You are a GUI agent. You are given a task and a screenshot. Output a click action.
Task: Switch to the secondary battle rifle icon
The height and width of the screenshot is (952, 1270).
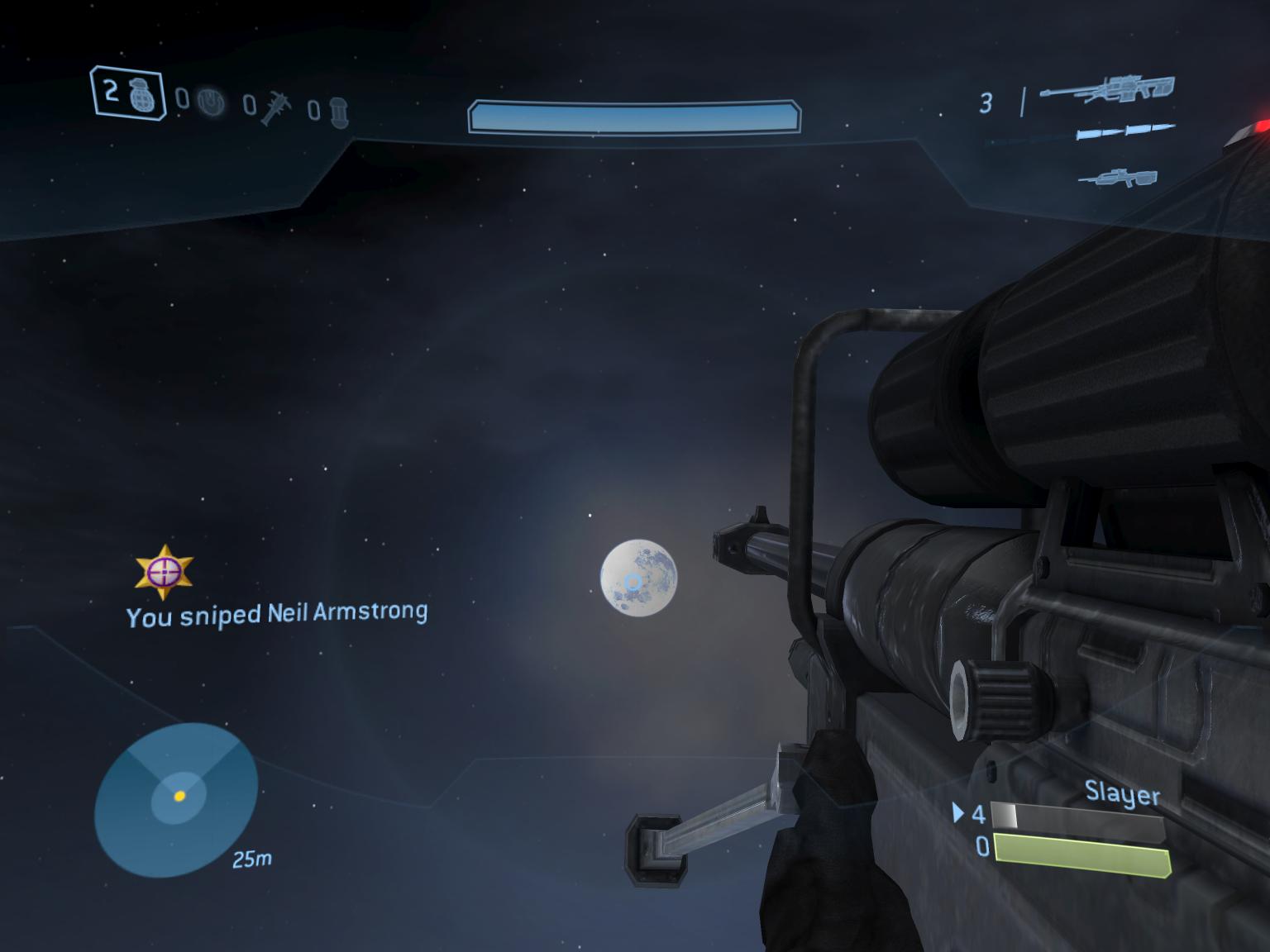(1117, 177)
